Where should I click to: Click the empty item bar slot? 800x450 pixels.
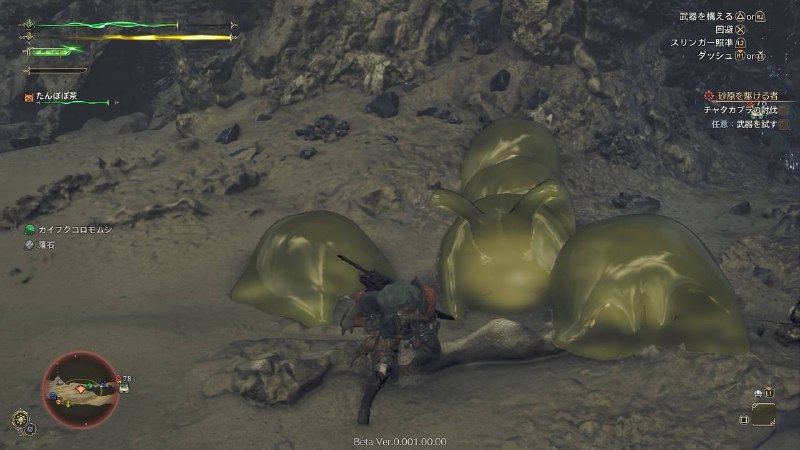(765, 414)
